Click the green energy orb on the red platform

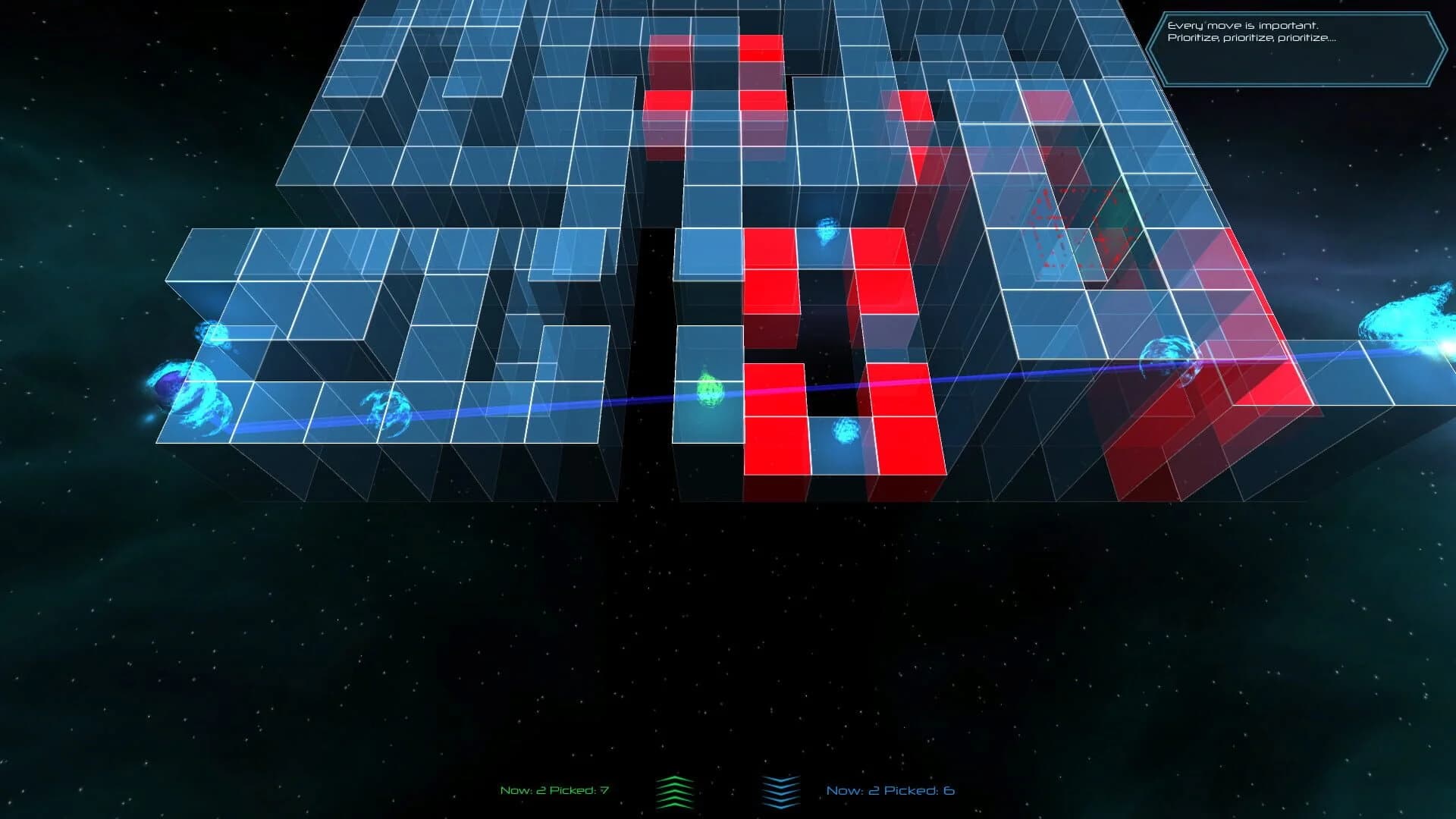708,391
